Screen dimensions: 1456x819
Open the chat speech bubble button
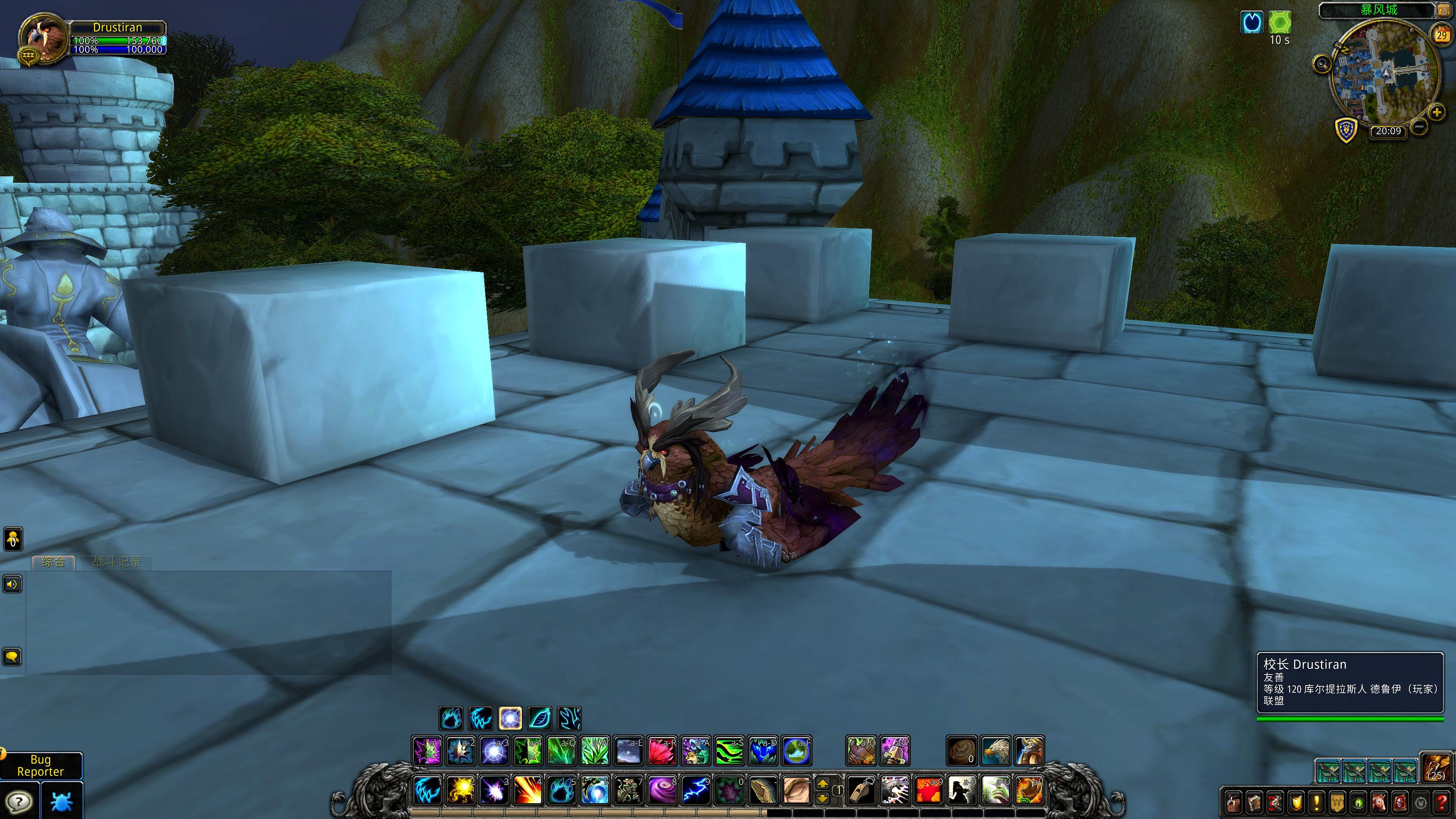tap(13, 657)
